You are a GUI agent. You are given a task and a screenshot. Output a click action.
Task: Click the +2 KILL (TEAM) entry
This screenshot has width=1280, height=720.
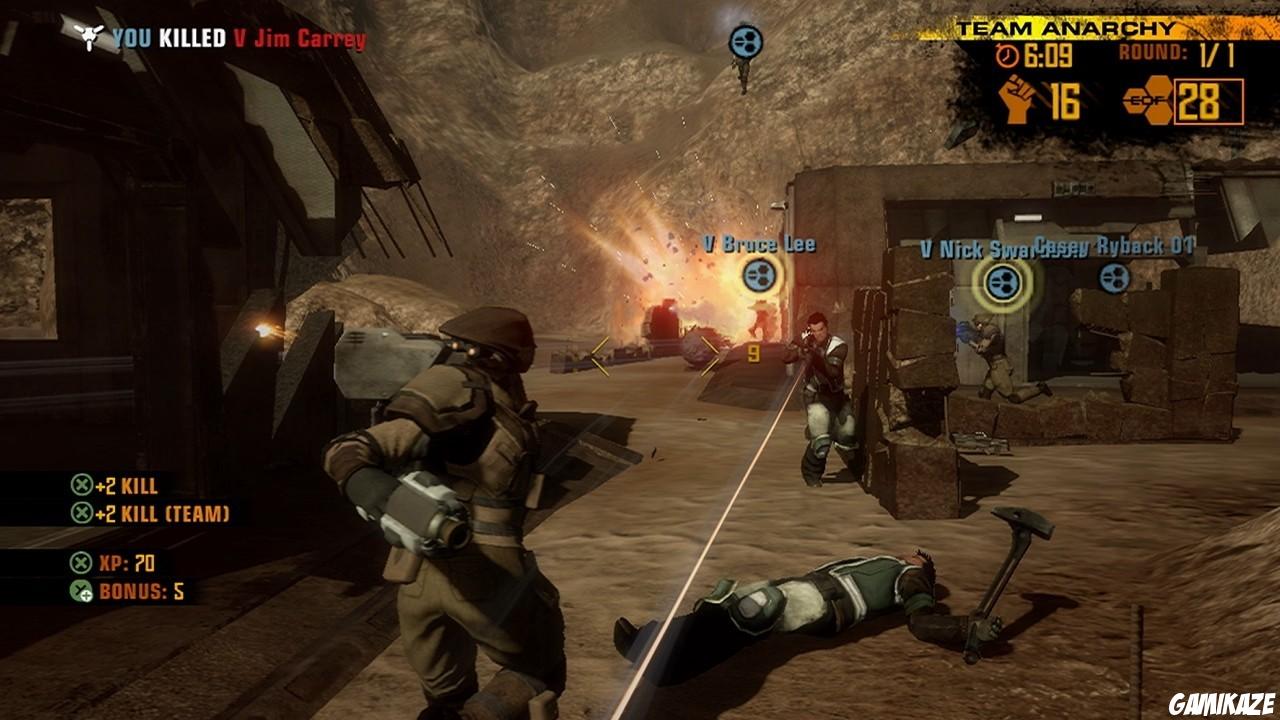[163, 514]
